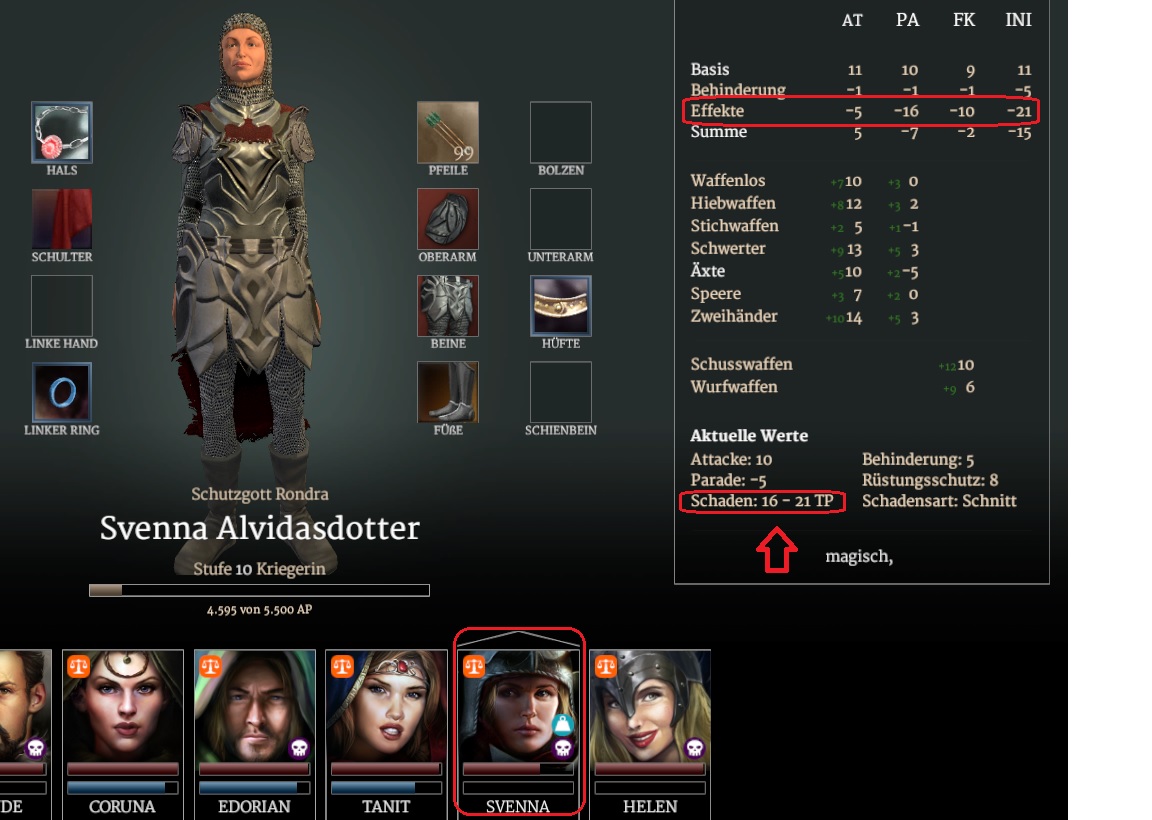Open the Pfeile arrows slot
The image size is (1152, 820).
tap(447, 132)
